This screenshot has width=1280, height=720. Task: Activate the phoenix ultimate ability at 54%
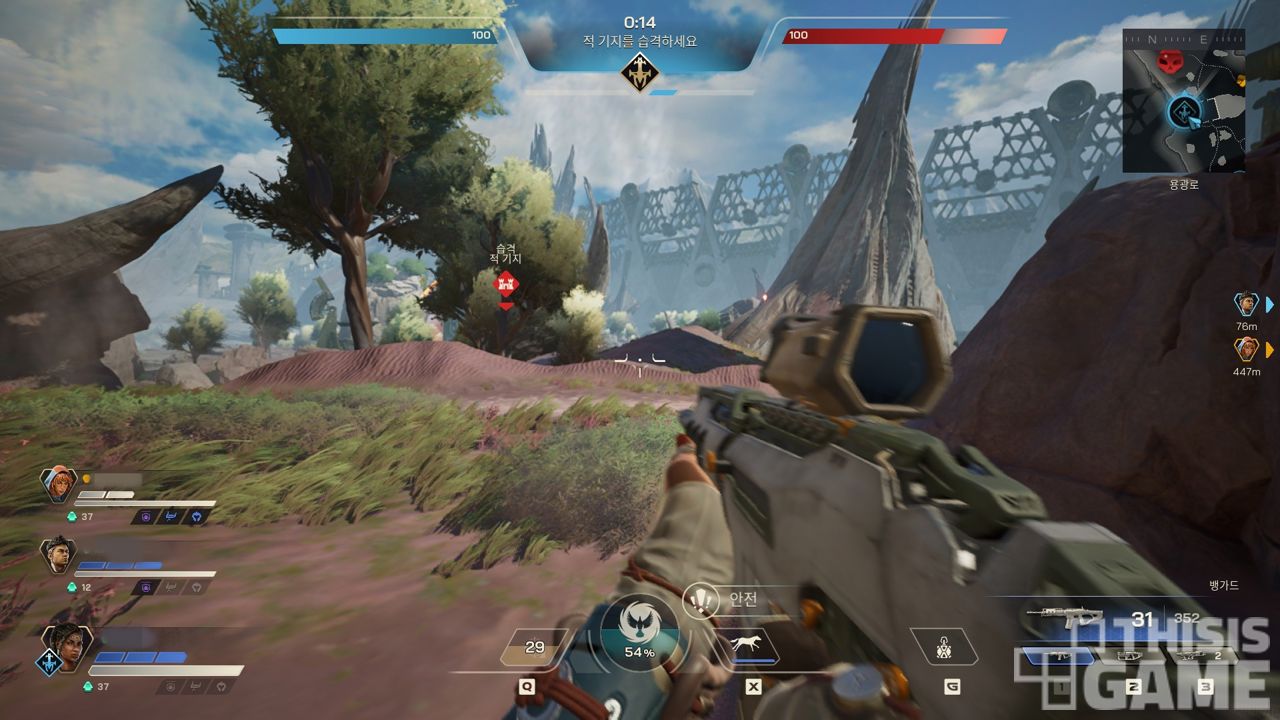tap(639, 630)
